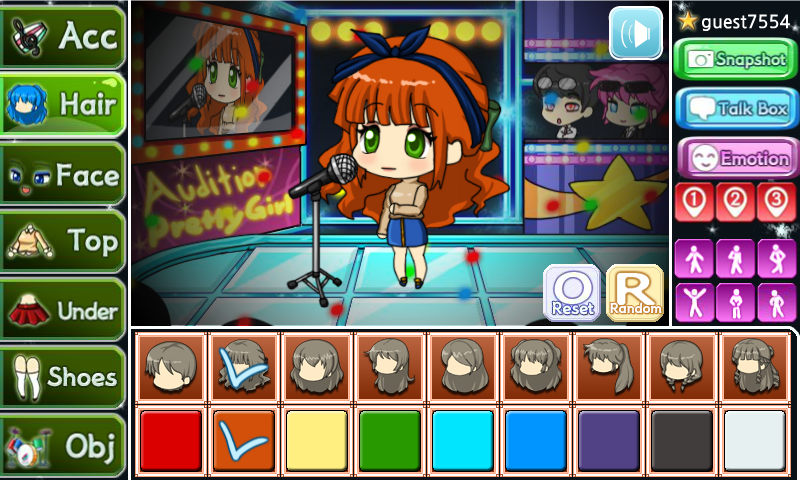This screenshot has height=480, width=800.
Task: Reset the character's appearance
Action: pyautogui.click(x=572, y=293)
